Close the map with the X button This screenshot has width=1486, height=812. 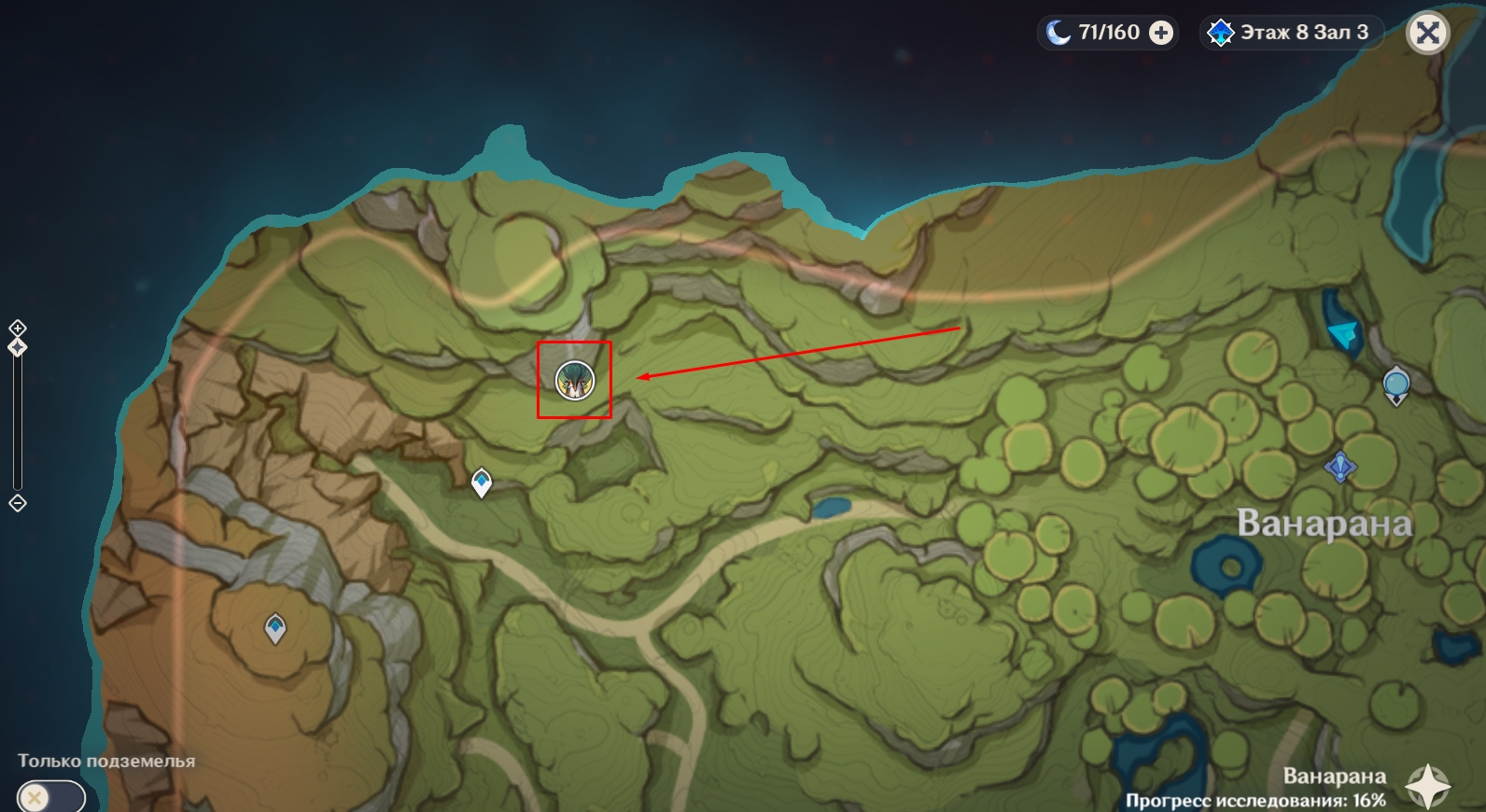(1427, 34)
